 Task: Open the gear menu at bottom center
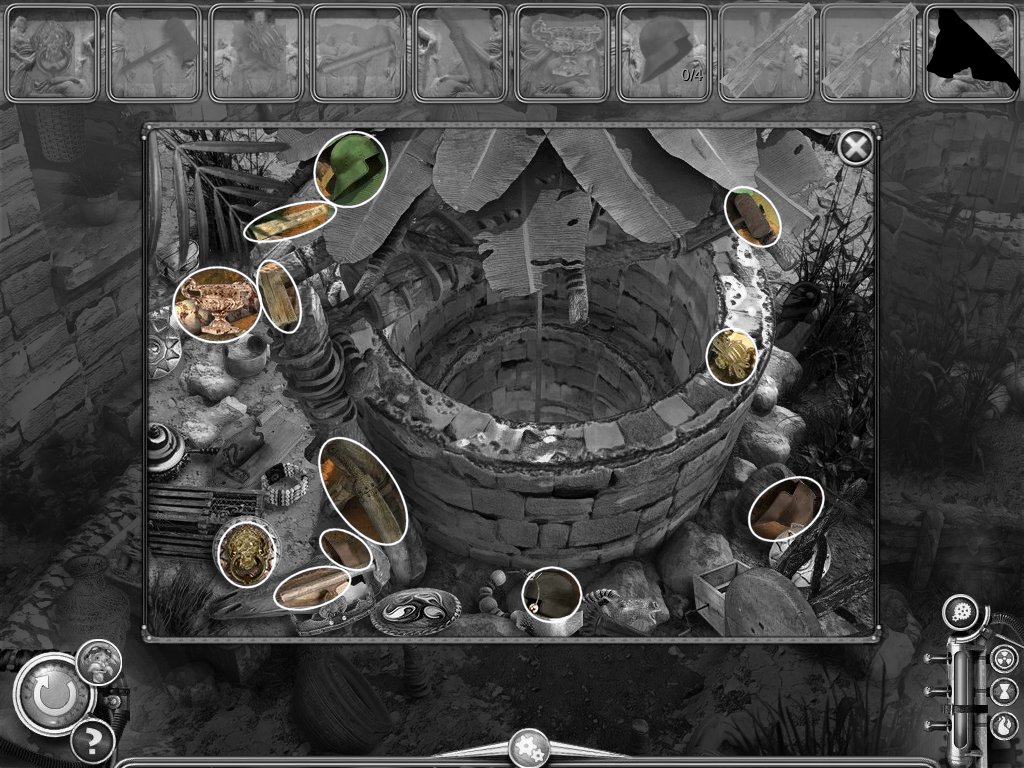[x=527, y=747]
